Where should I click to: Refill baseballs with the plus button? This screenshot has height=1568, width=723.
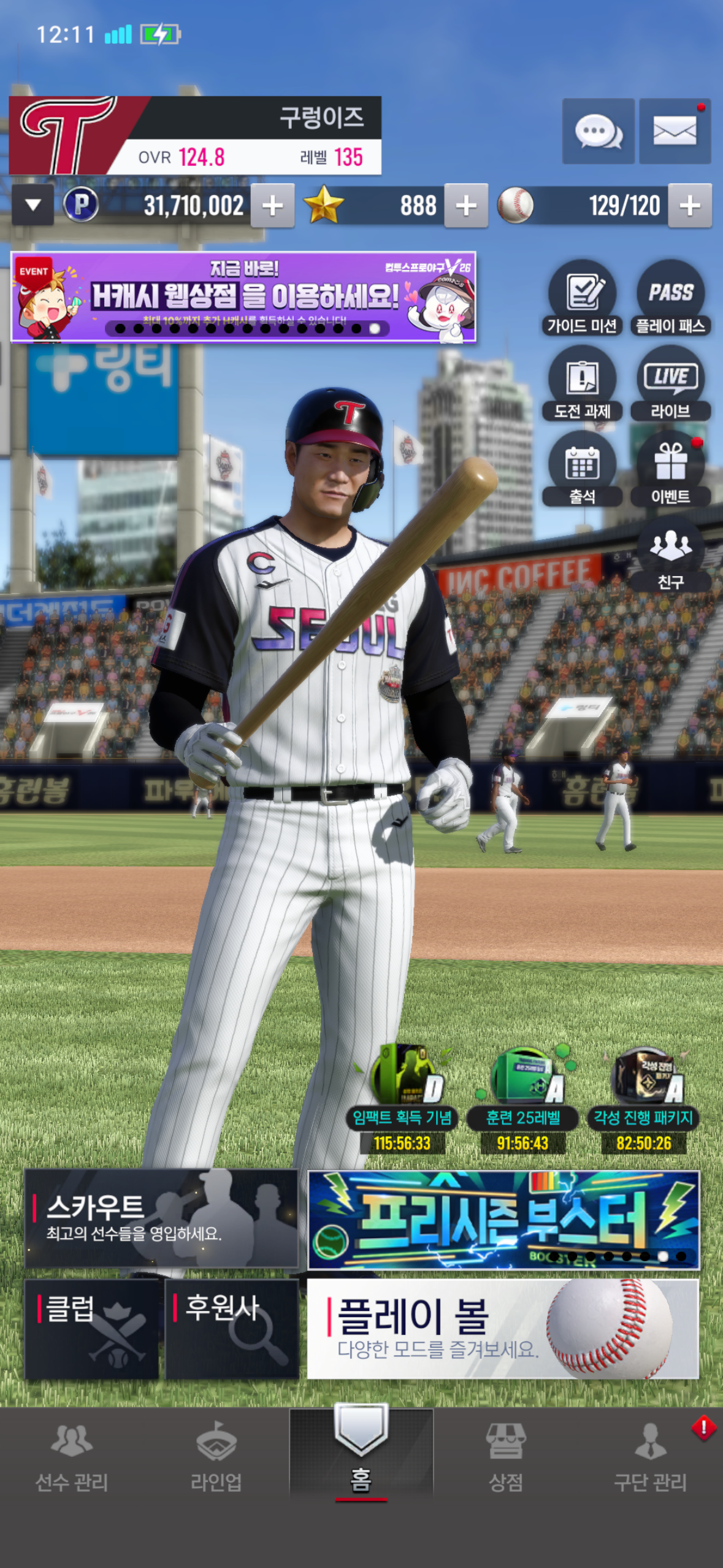(x=690, y=206)
